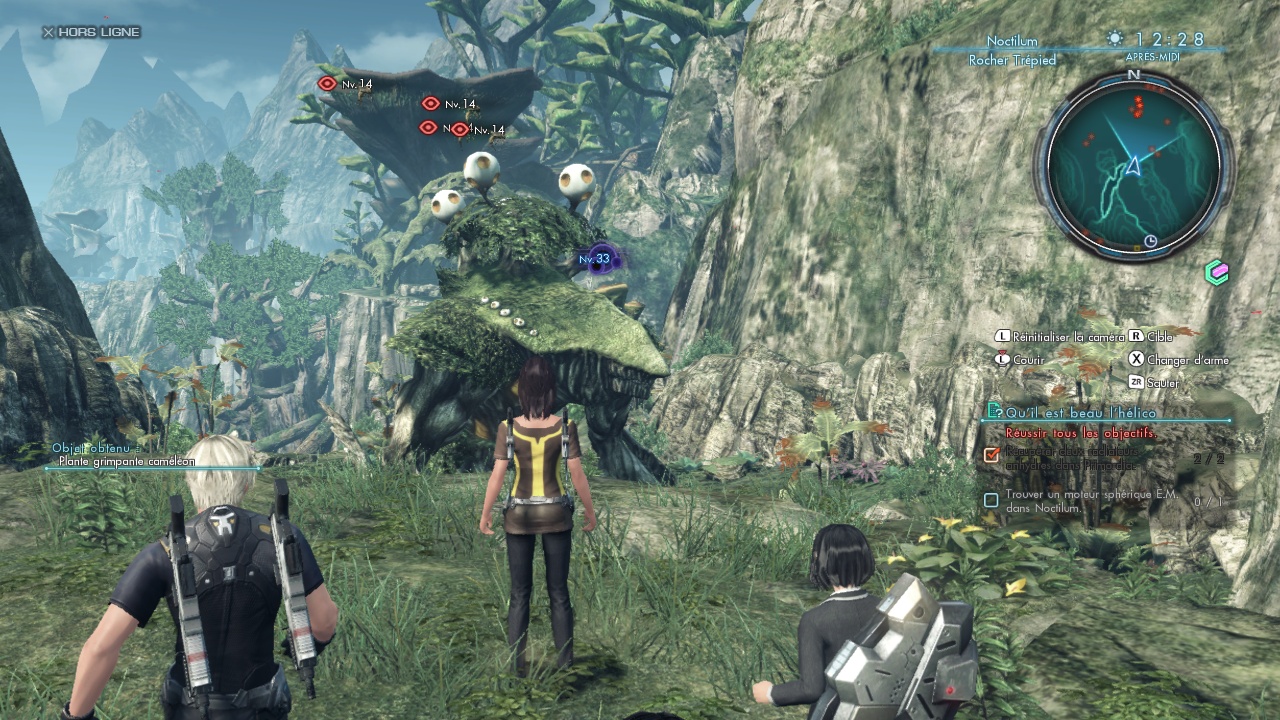Click the "Noctilum – Rocher Trépied" location label

pos(1012,51)
